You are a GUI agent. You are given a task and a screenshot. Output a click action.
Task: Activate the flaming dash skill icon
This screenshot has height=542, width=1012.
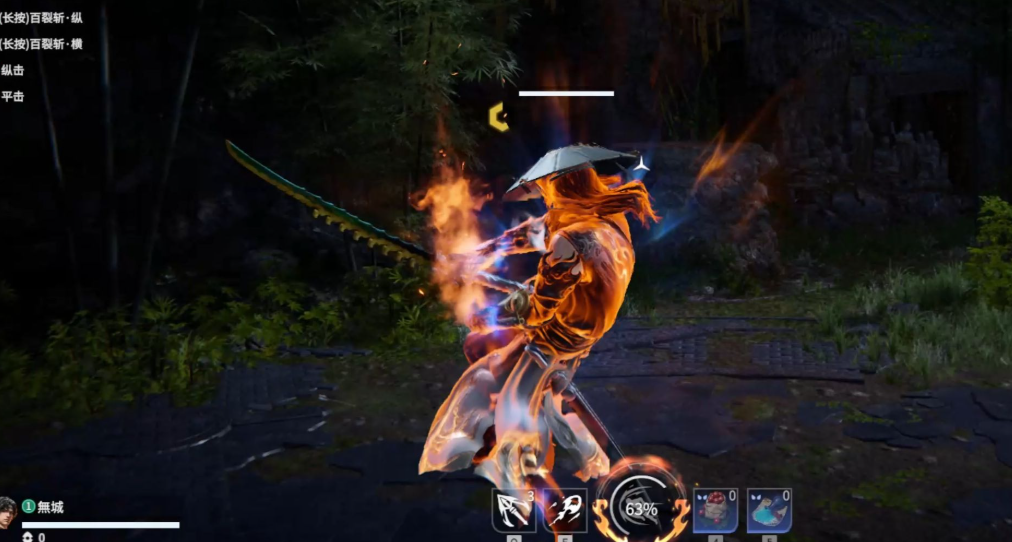point(565,510)
